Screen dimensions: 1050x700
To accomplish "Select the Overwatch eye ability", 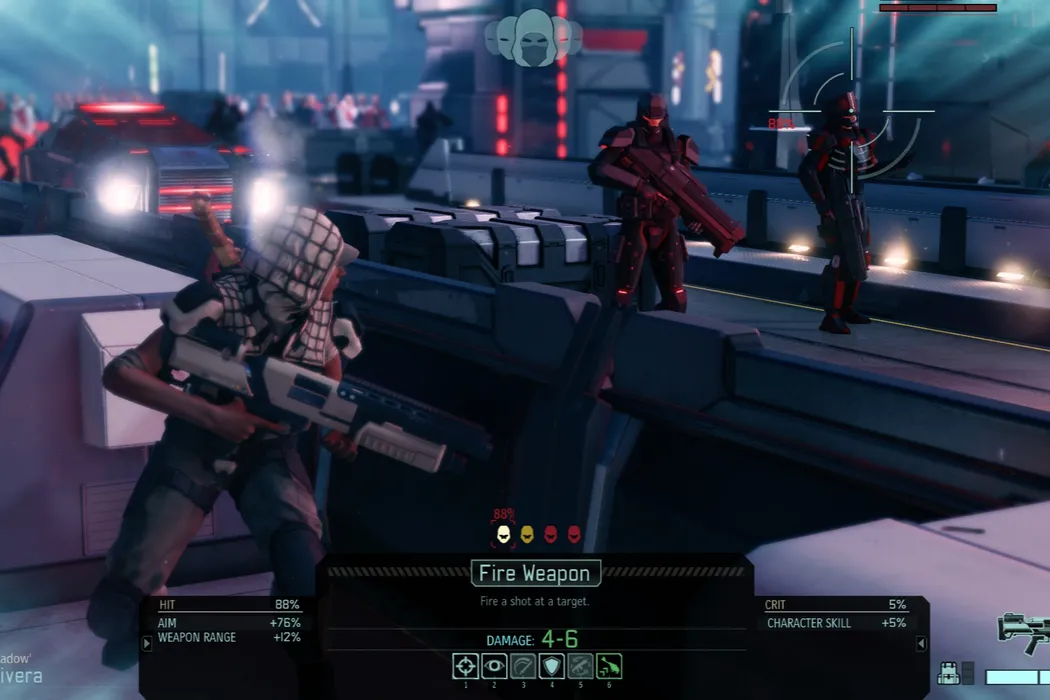I will (494, 666).
